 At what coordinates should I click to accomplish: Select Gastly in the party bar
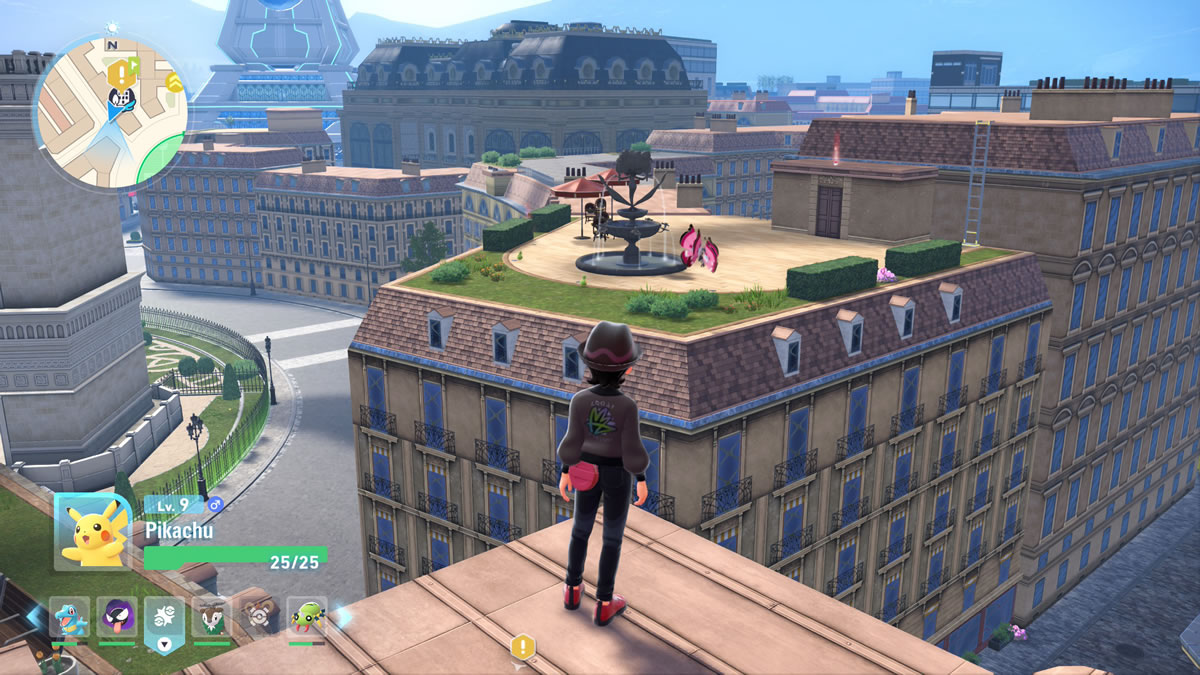click(117, 617)
